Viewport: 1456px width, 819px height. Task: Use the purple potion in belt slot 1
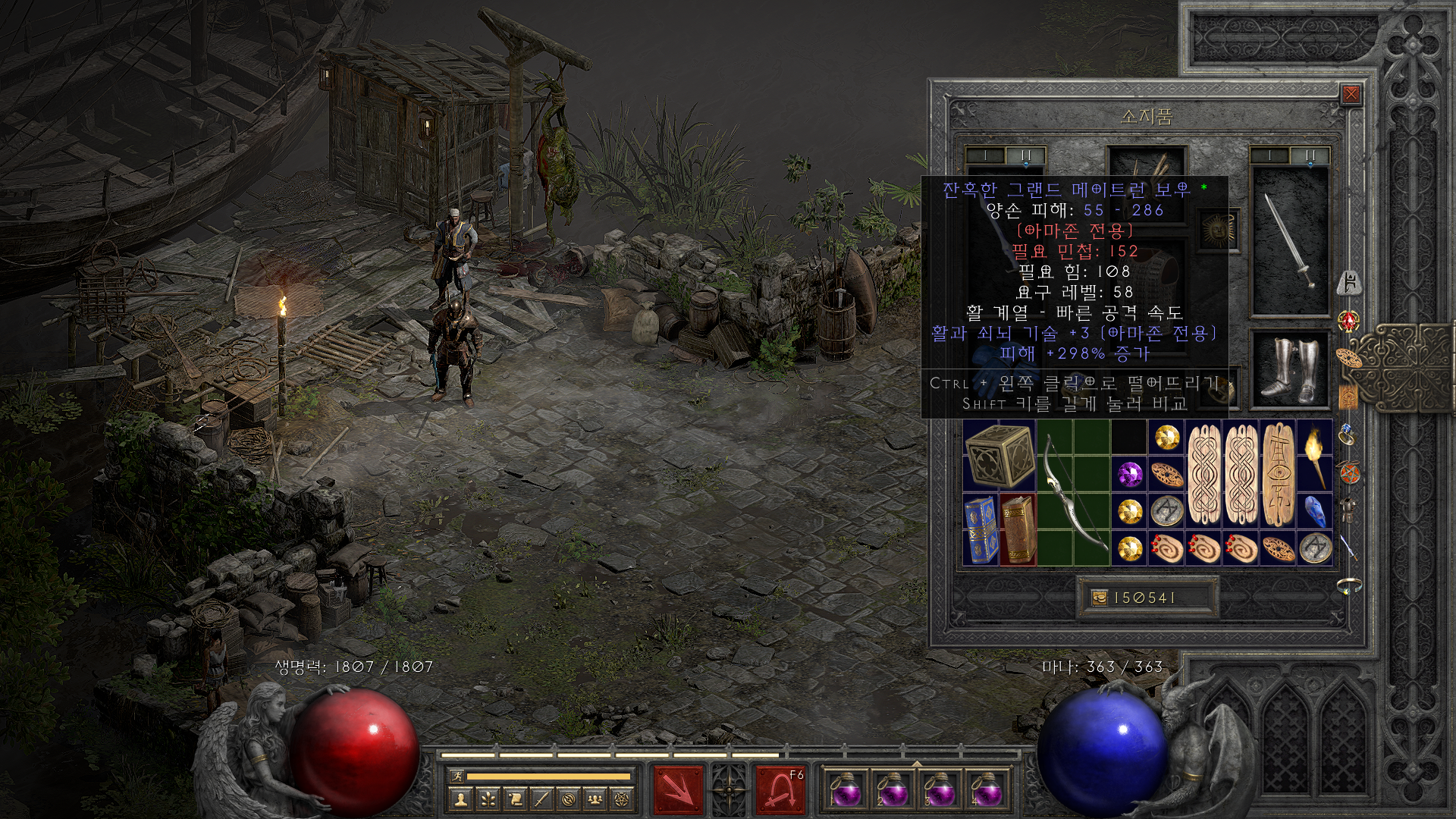(x=845, y=790)
